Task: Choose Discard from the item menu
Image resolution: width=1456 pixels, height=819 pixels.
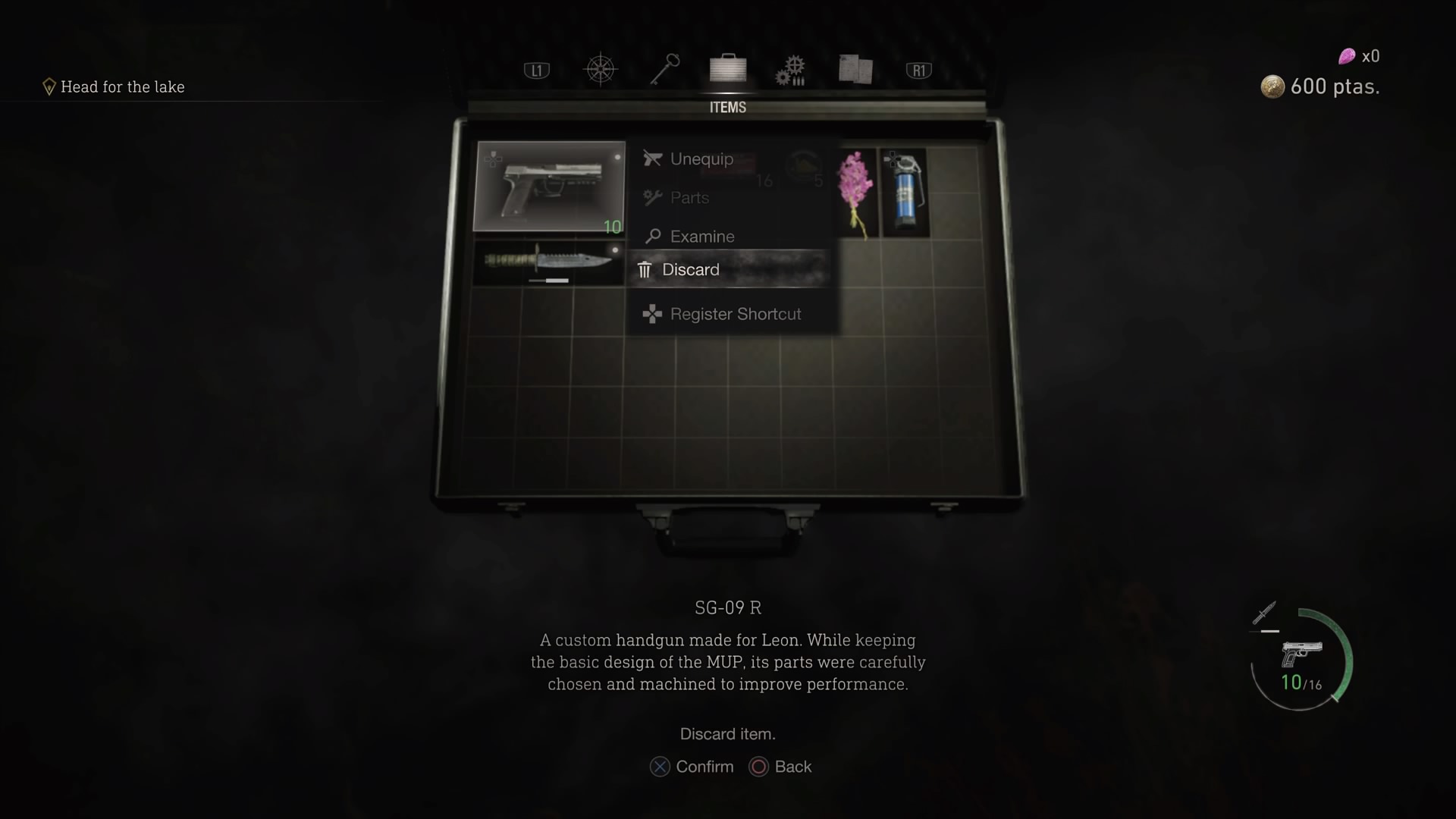Action: [x=691, y=269]
